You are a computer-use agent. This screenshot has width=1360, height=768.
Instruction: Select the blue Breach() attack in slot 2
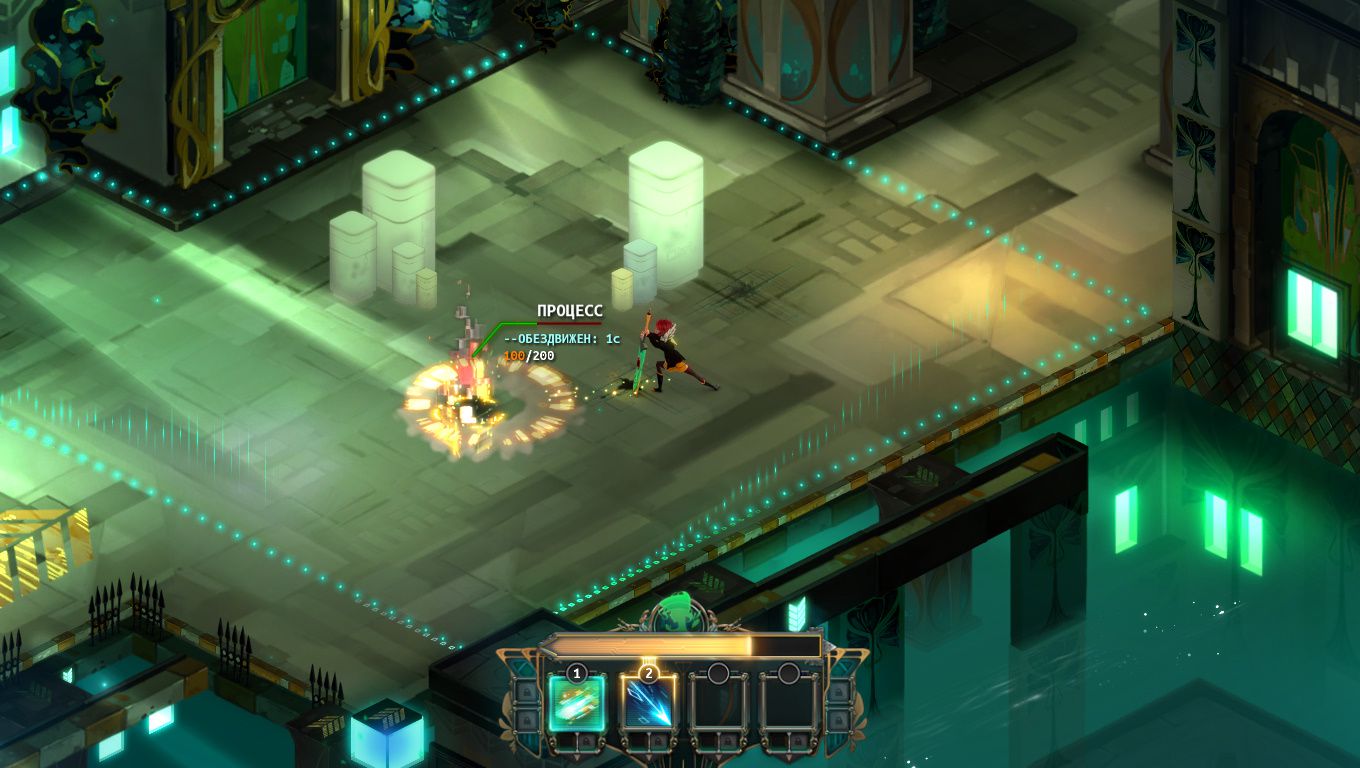[x=648, y=704]
